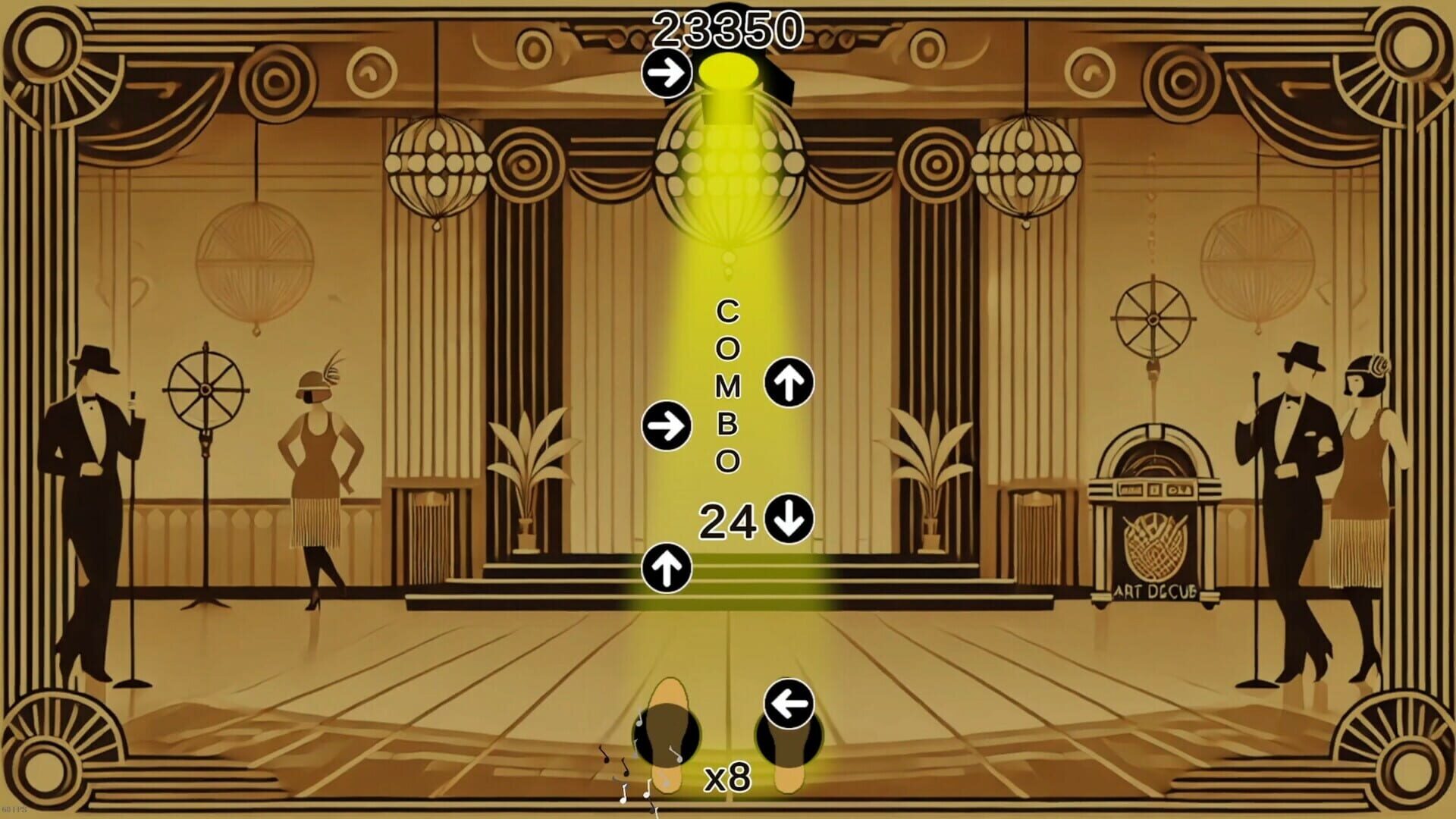Toggle the left shoe step marker

[665, 732]
